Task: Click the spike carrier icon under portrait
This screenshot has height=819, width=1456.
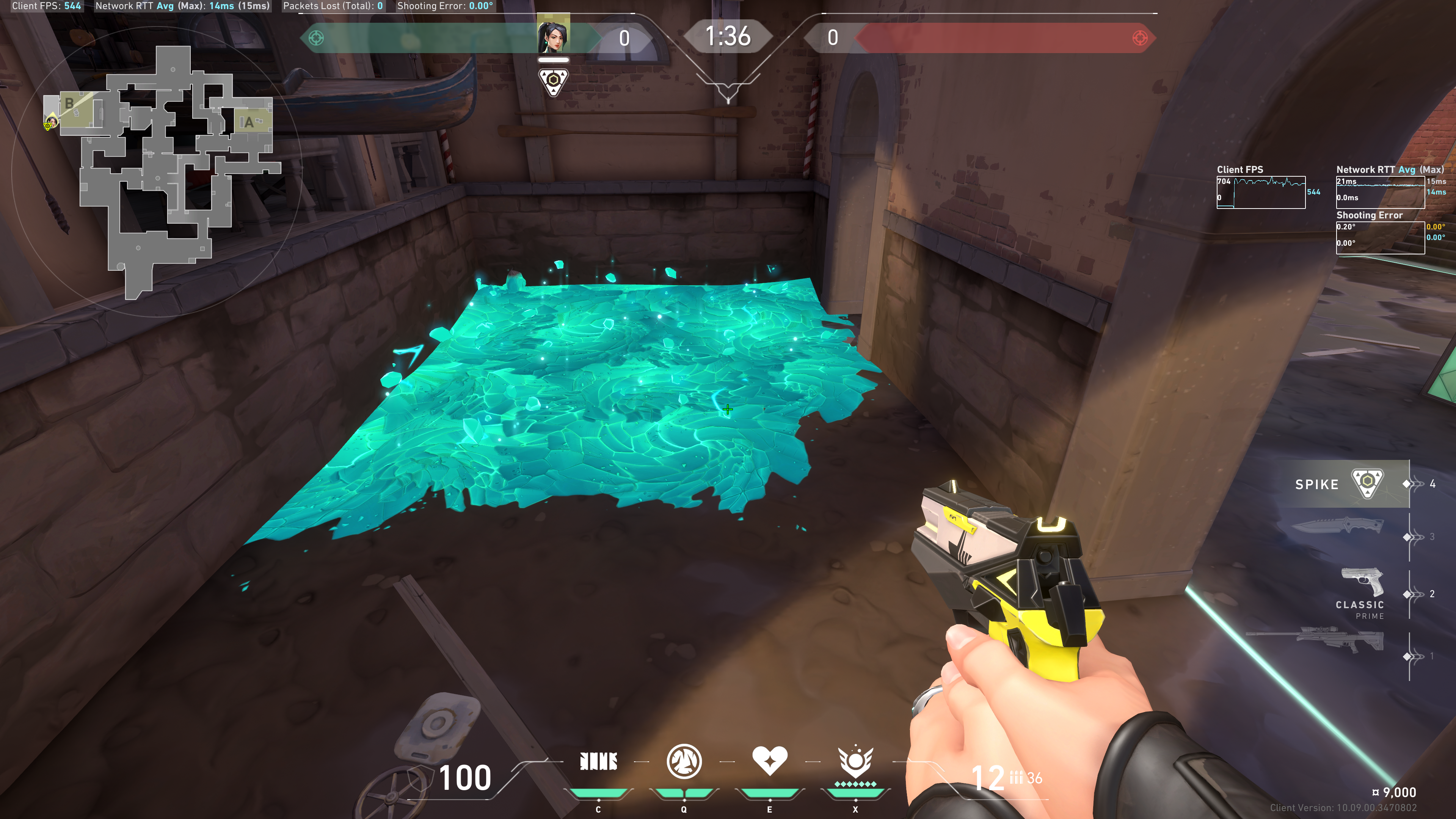Action: point(553,82)
